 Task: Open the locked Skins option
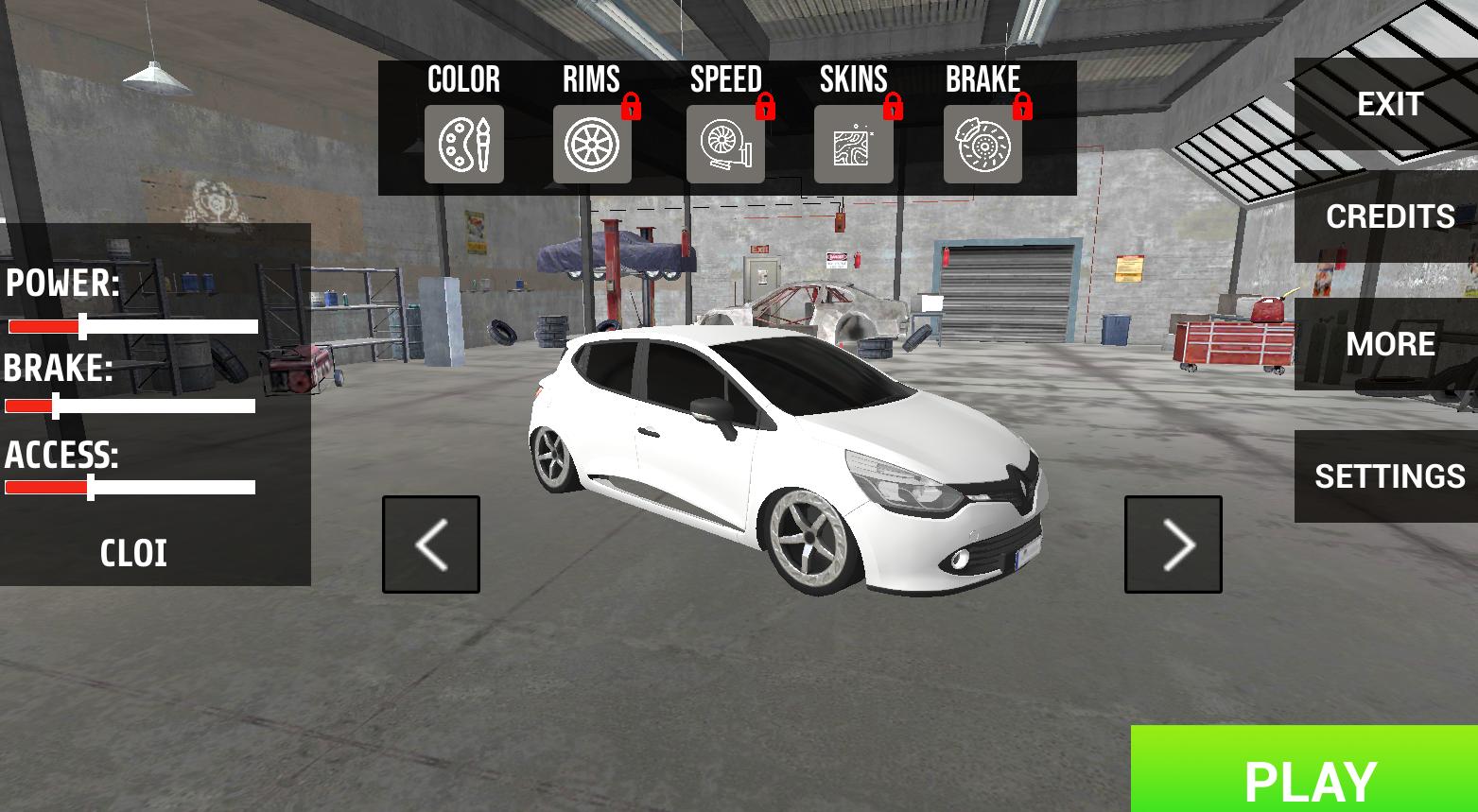853,144
